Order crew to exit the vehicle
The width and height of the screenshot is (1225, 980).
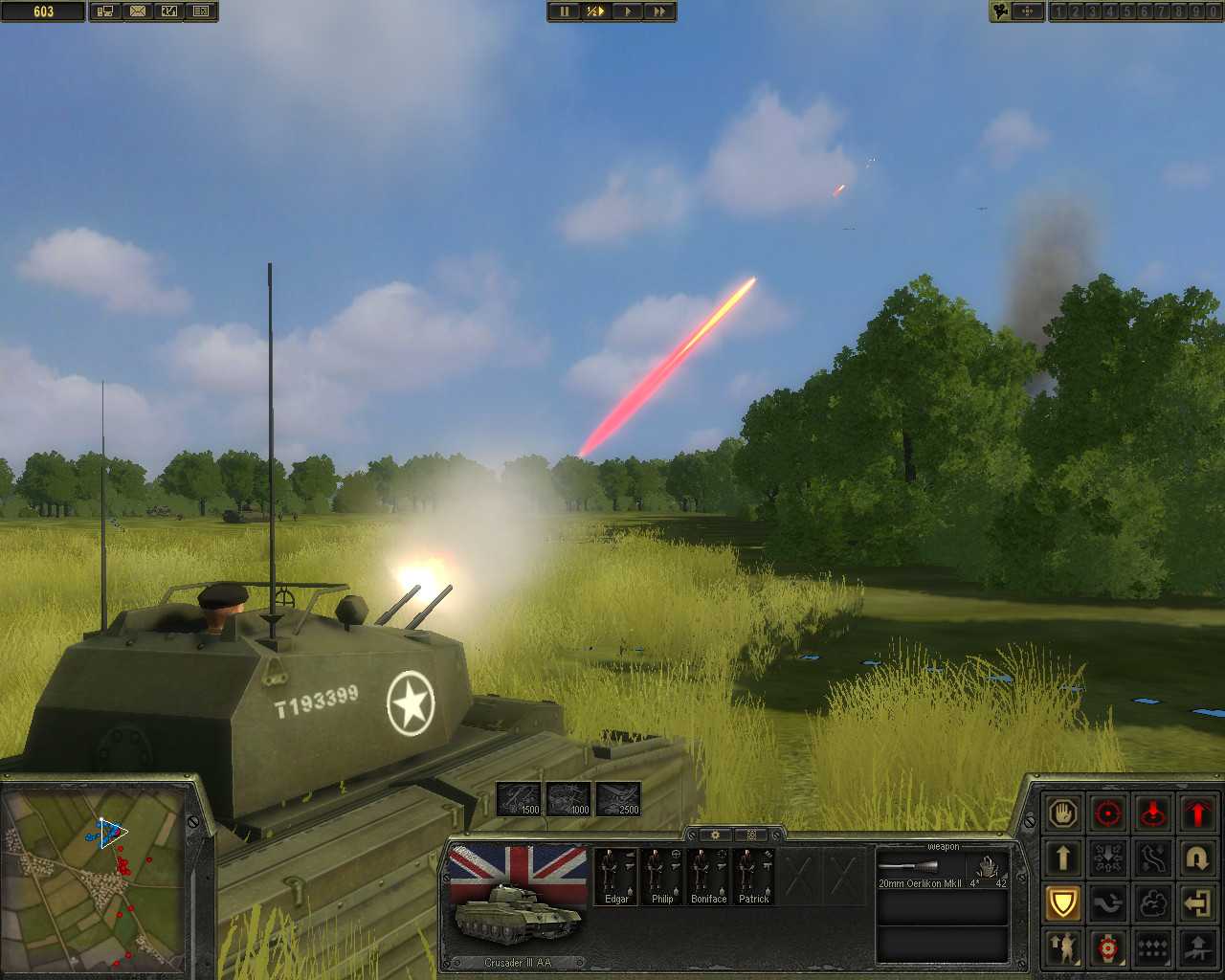[x=1198, y=902]
